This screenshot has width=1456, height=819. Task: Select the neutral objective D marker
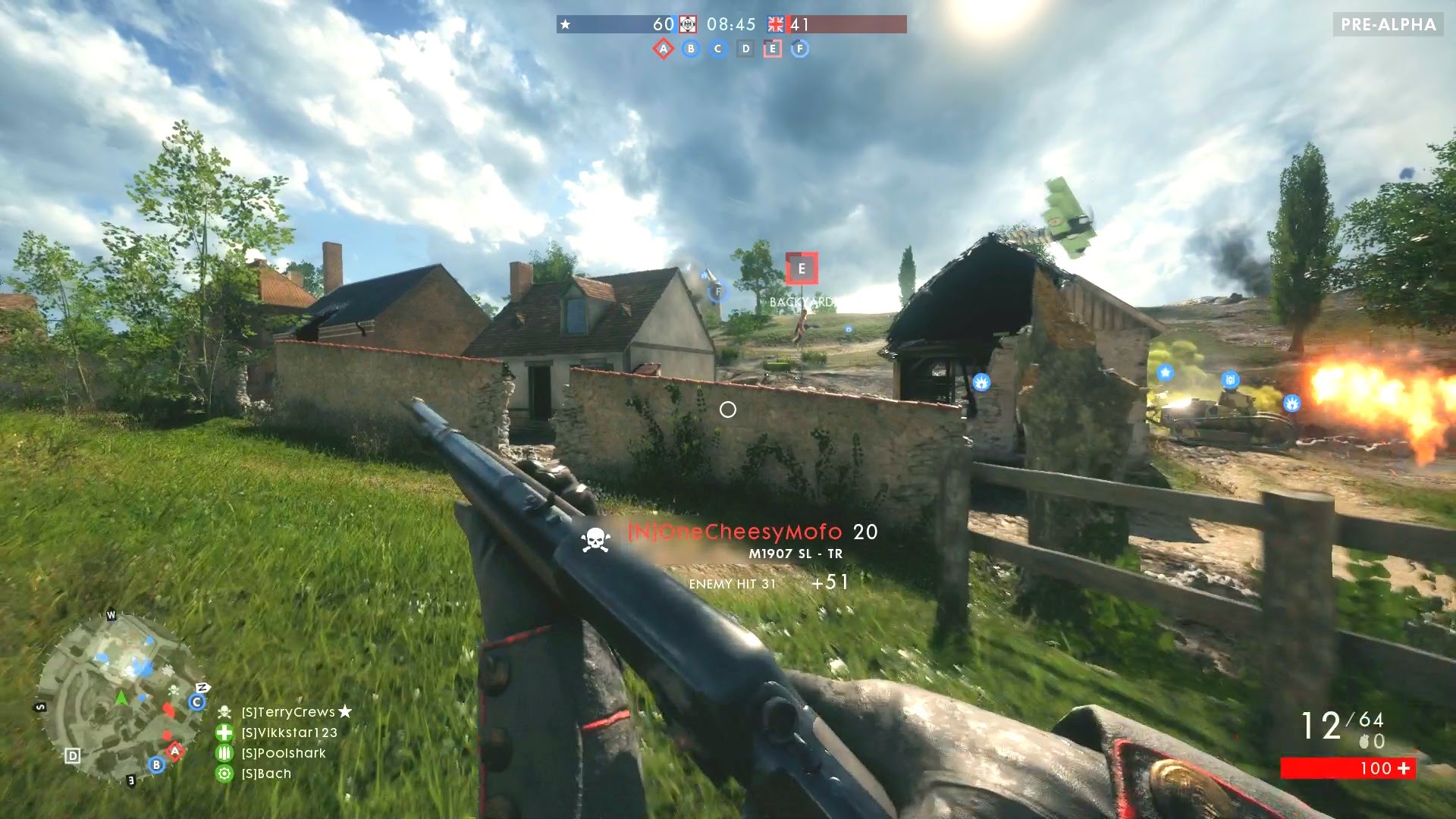tap(745, 48)
